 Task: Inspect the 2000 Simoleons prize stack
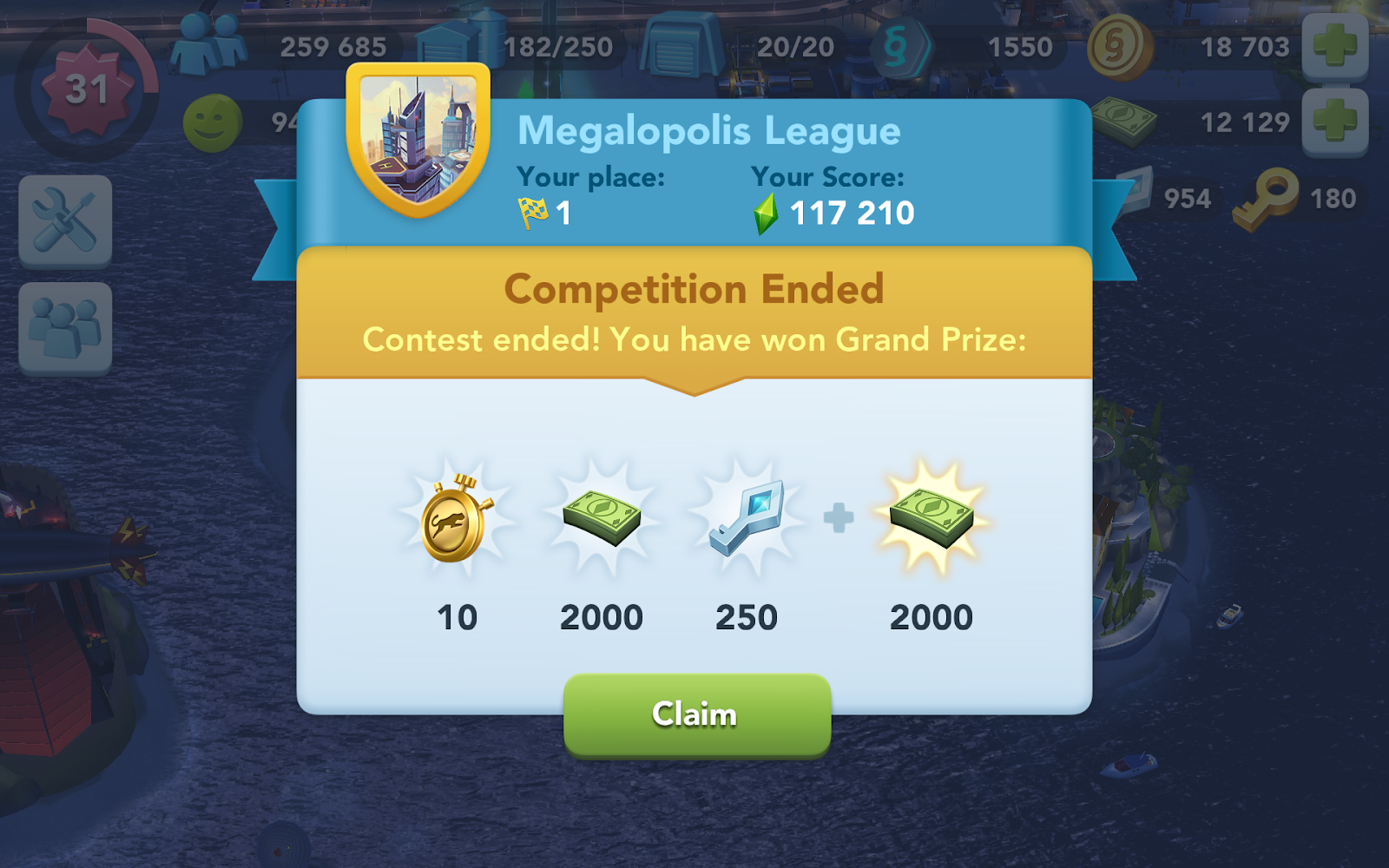click(603, 519)
